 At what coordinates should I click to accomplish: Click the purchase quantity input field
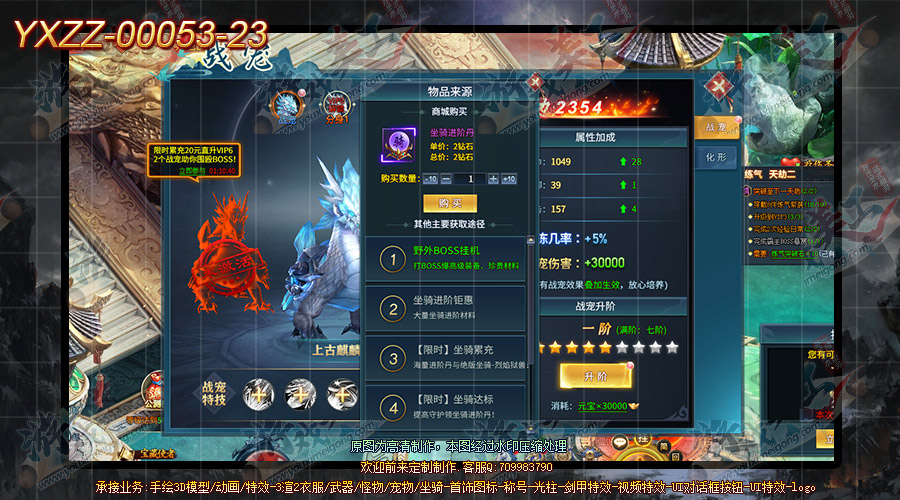pos(469,179)
